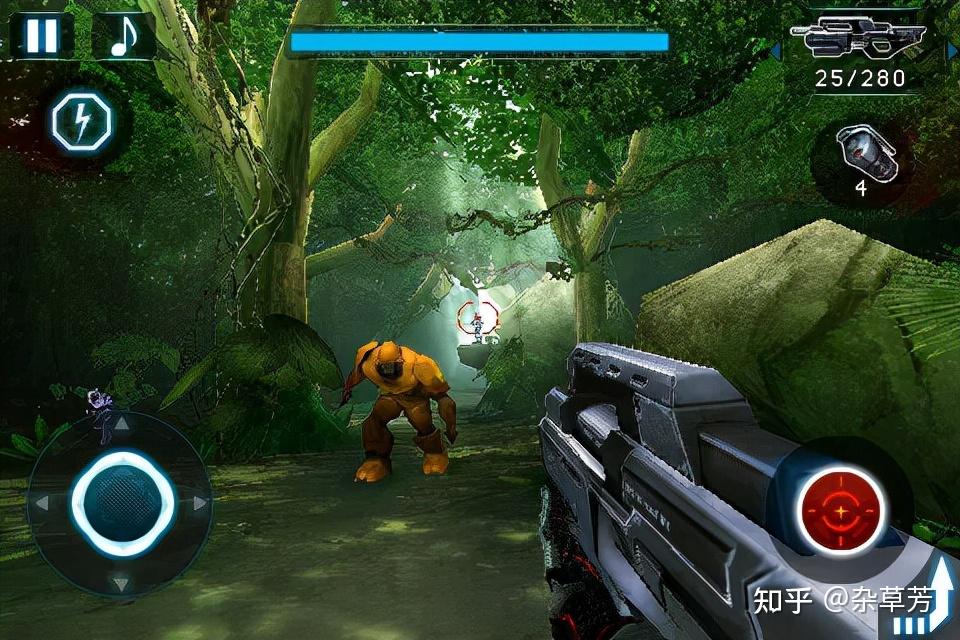
Task: Tap the red crosshair fire button
Action: pos(841,511)
